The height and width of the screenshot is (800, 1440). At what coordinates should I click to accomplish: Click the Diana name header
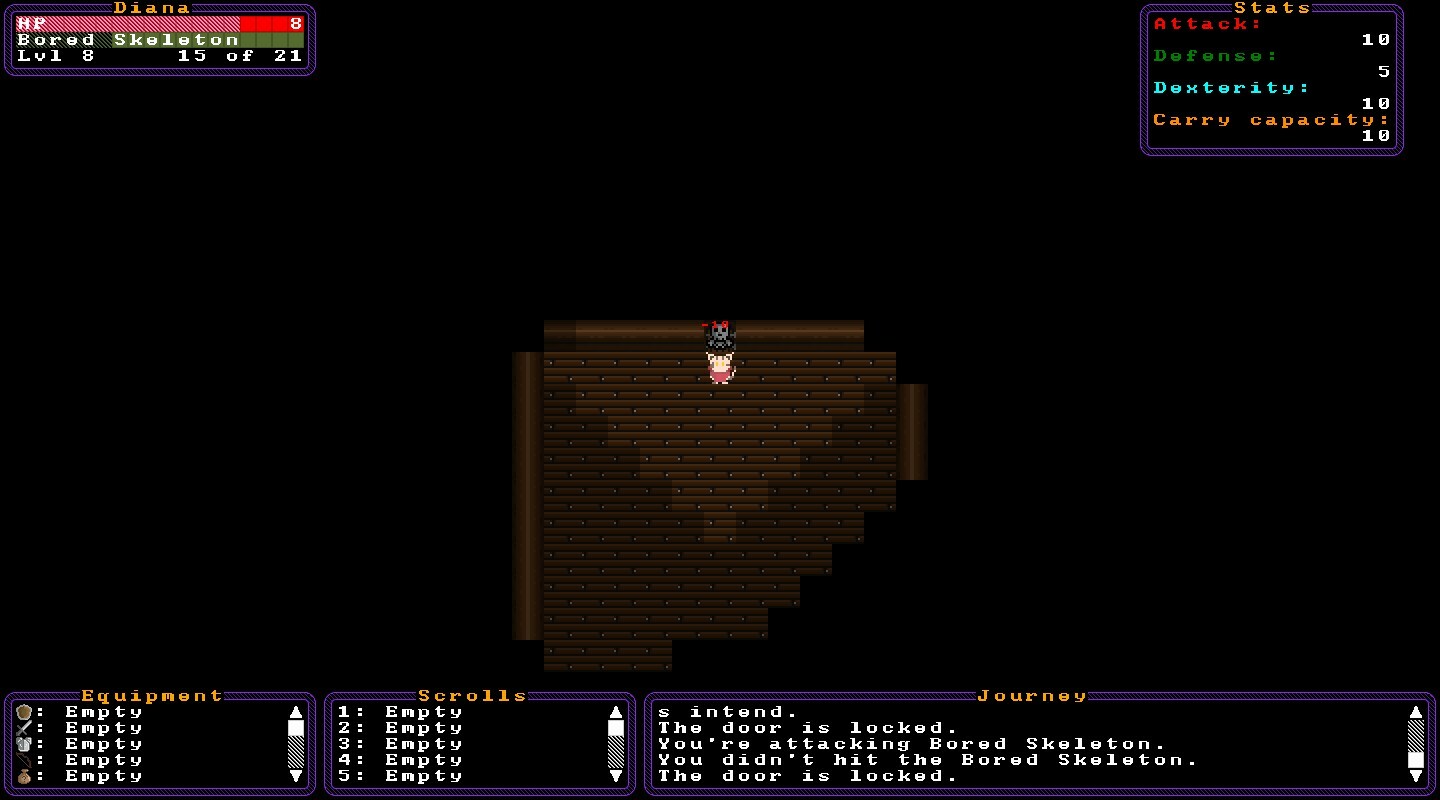150,8
